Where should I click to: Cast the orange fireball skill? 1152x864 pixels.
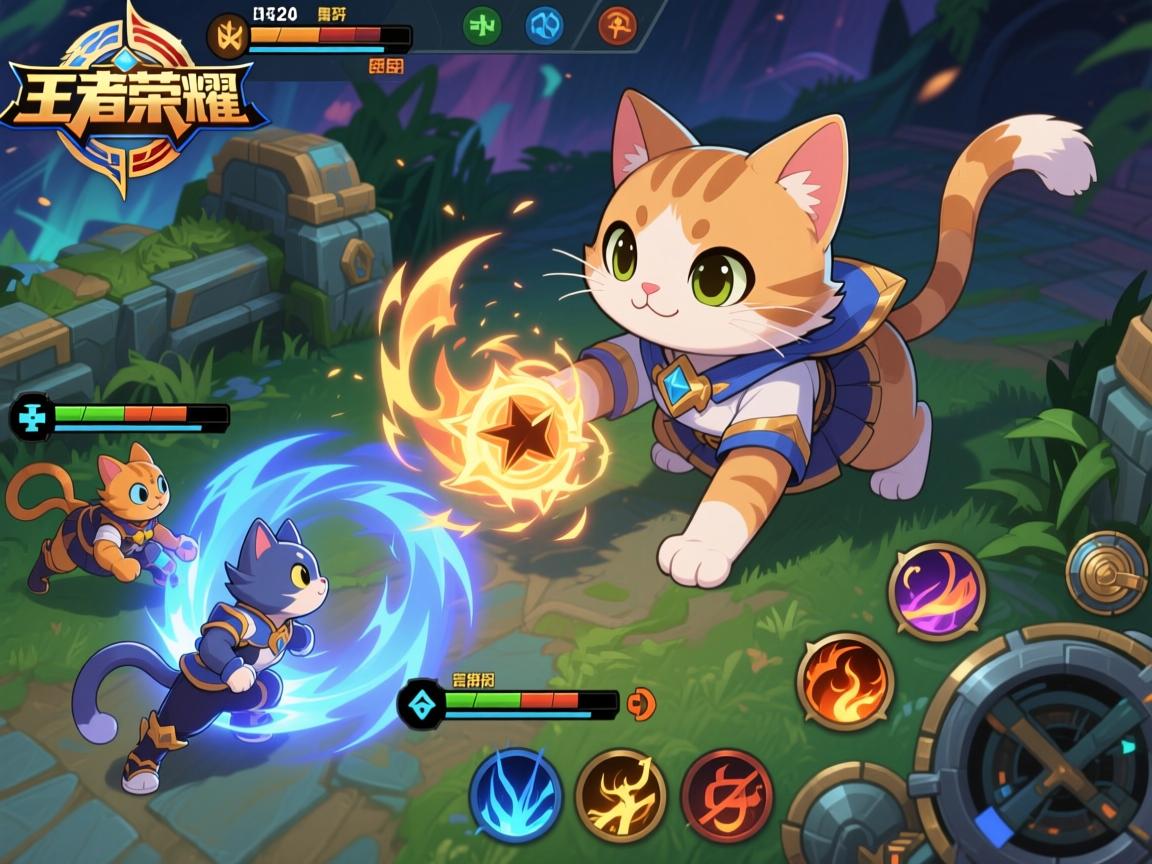(845, 681)
